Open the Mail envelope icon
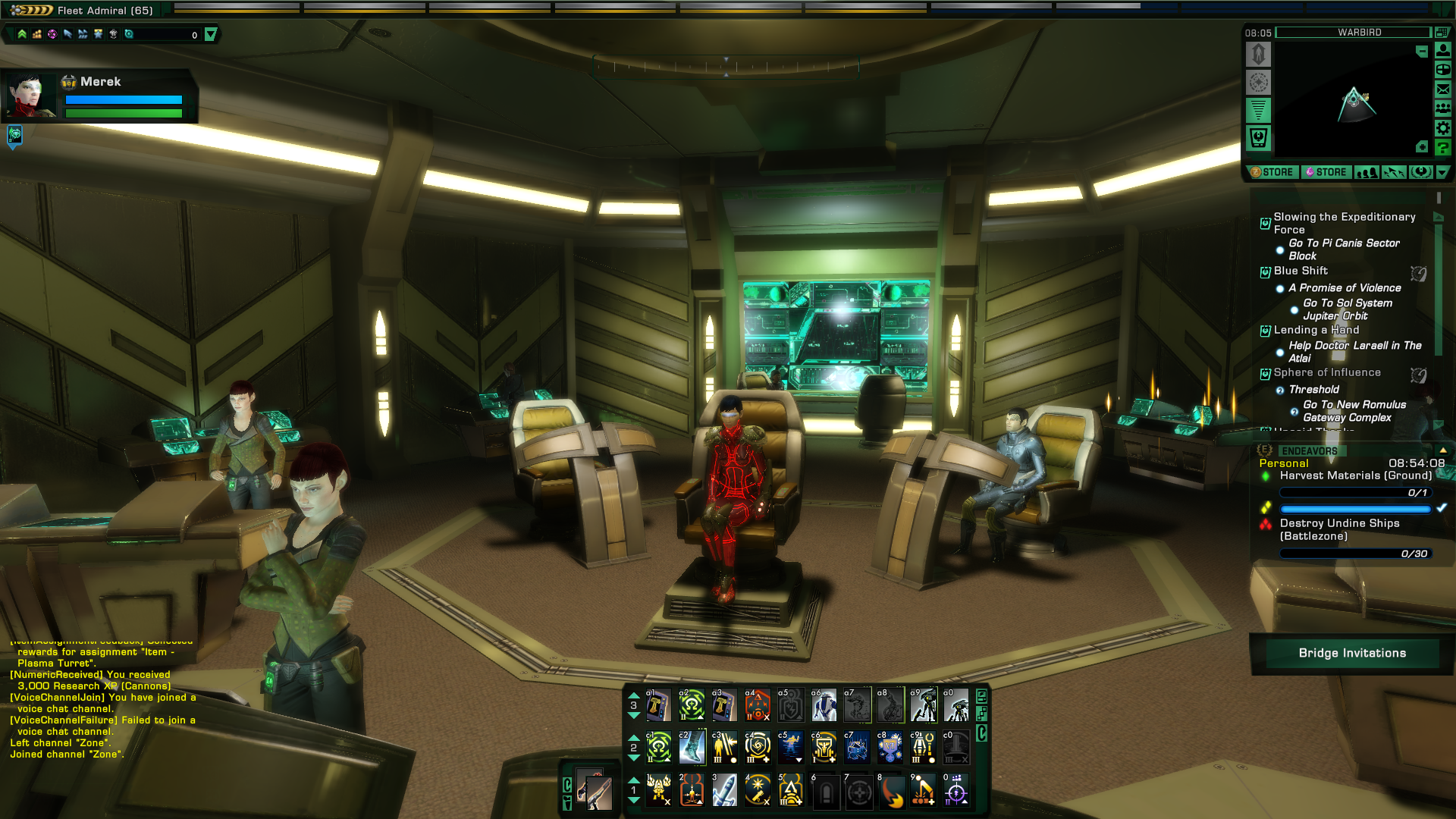Viewport: 1456px width, 819px height. [x=1442, y=89]
